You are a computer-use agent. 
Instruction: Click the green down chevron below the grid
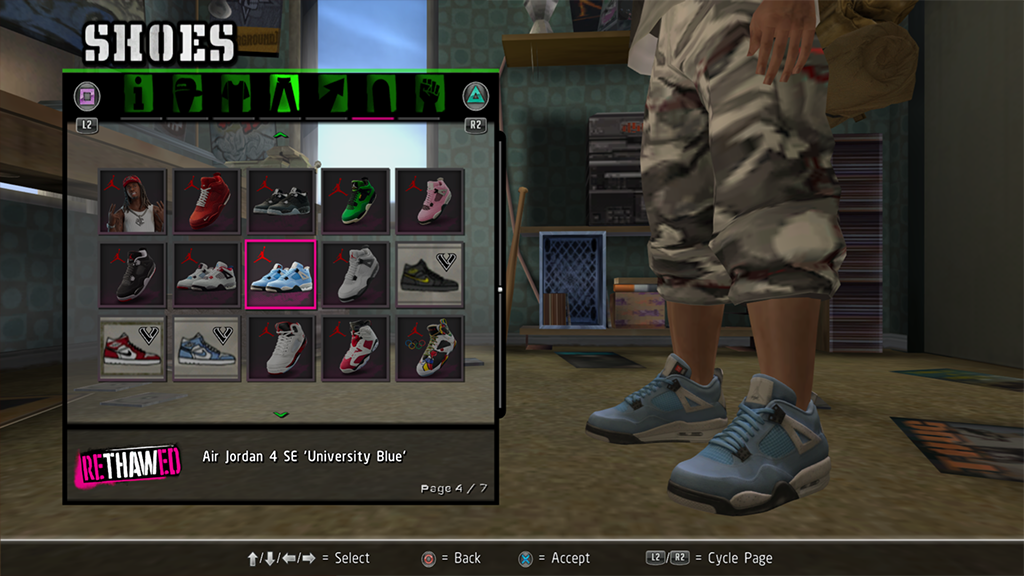tap(281, 413)
